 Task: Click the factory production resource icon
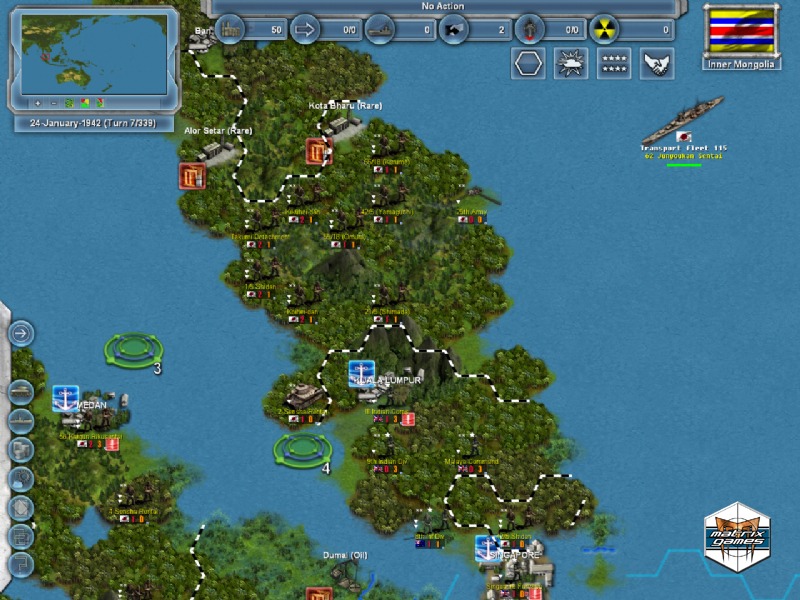[231, 29]
